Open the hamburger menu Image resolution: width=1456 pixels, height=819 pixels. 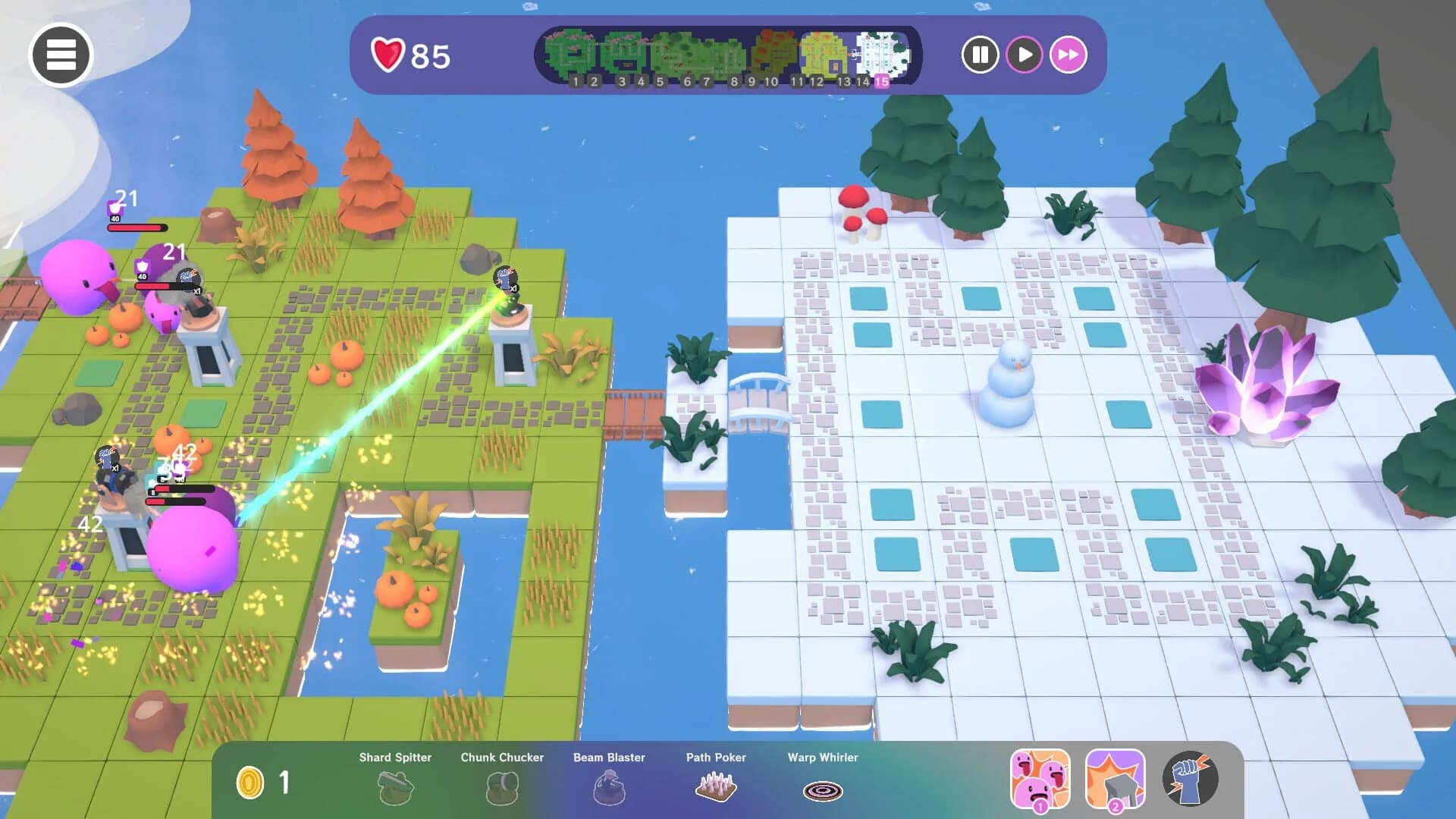[x=62, y=54]
